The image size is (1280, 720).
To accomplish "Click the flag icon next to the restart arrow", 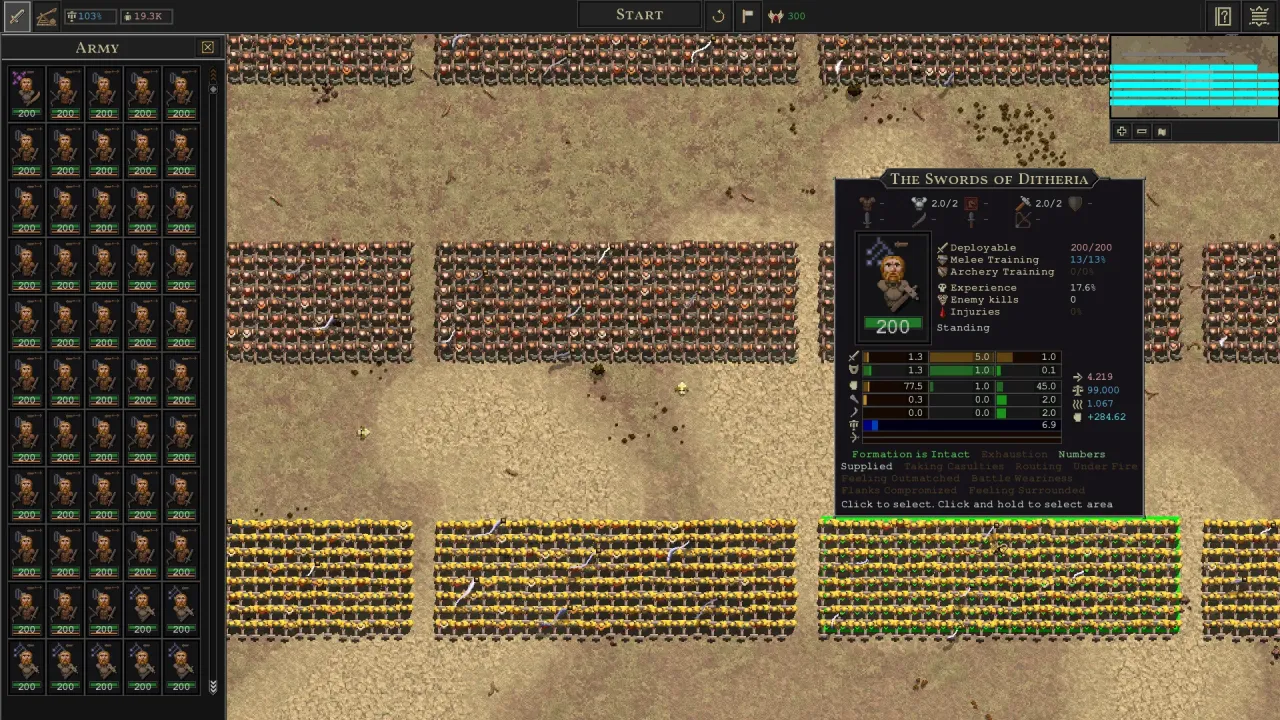I will point(747,15).
